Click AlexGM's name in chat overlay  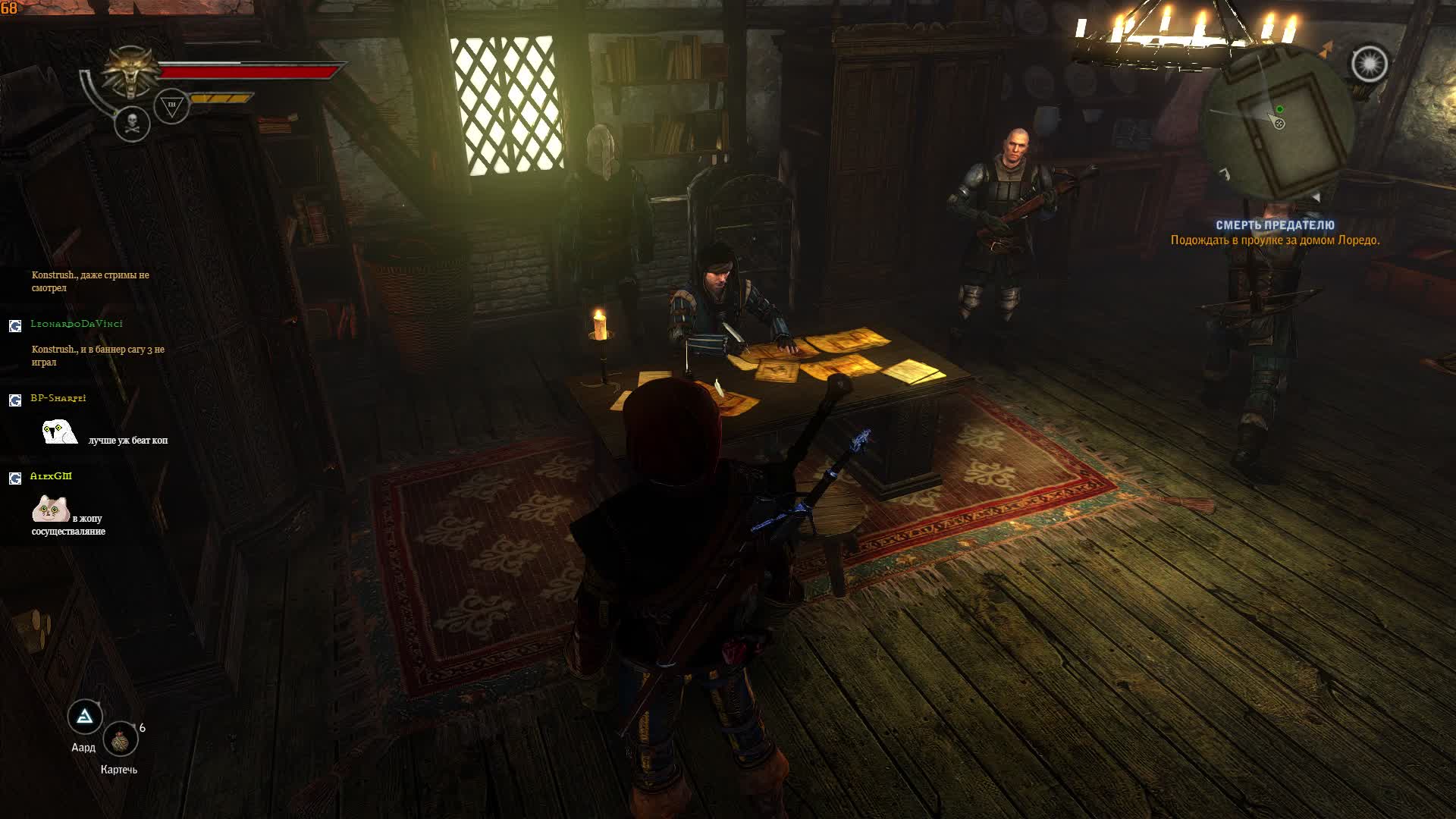coord(51,476)
